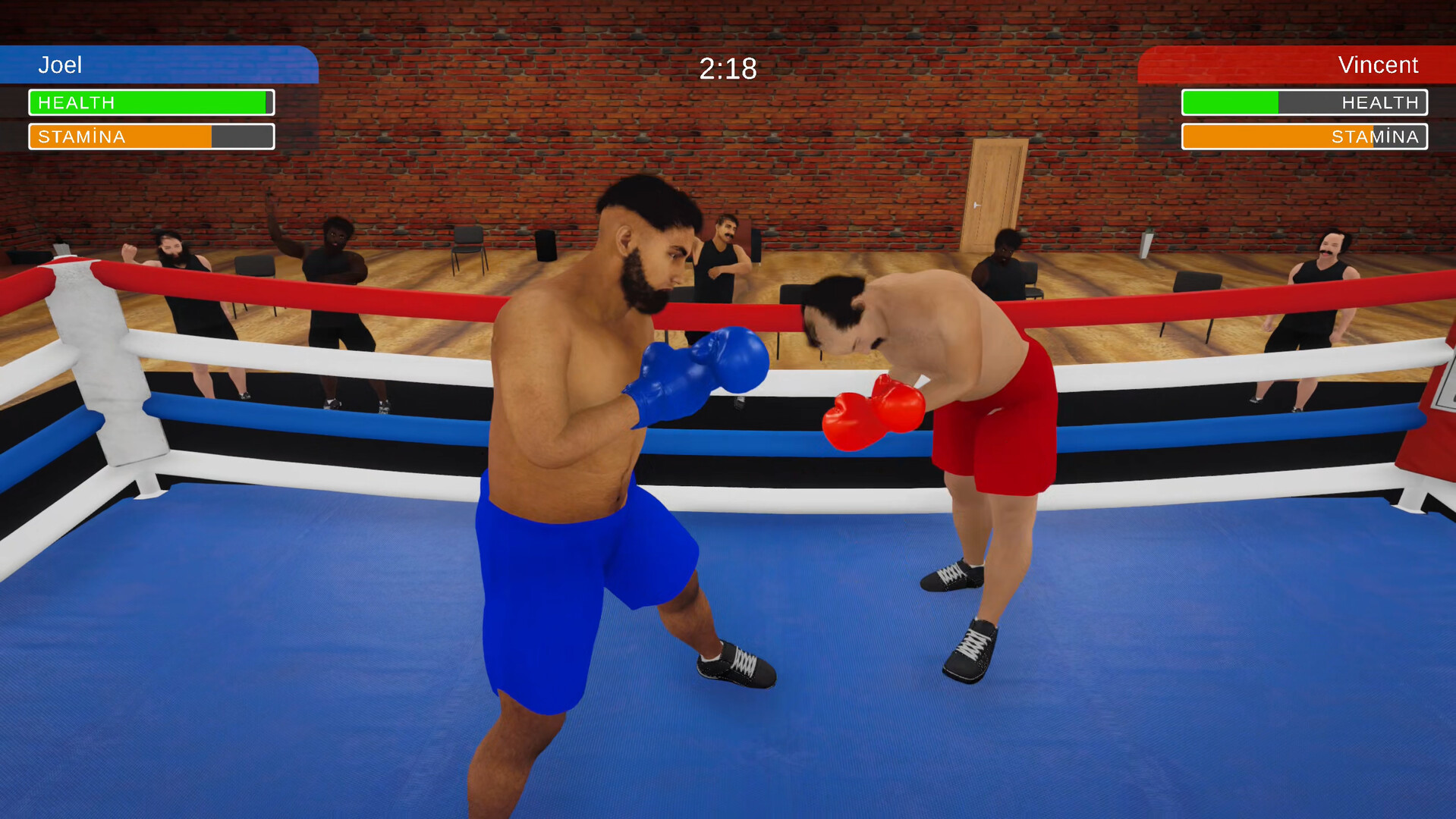Toggle Joel's health bar display

pyautogui.click(x=150, y=102)
